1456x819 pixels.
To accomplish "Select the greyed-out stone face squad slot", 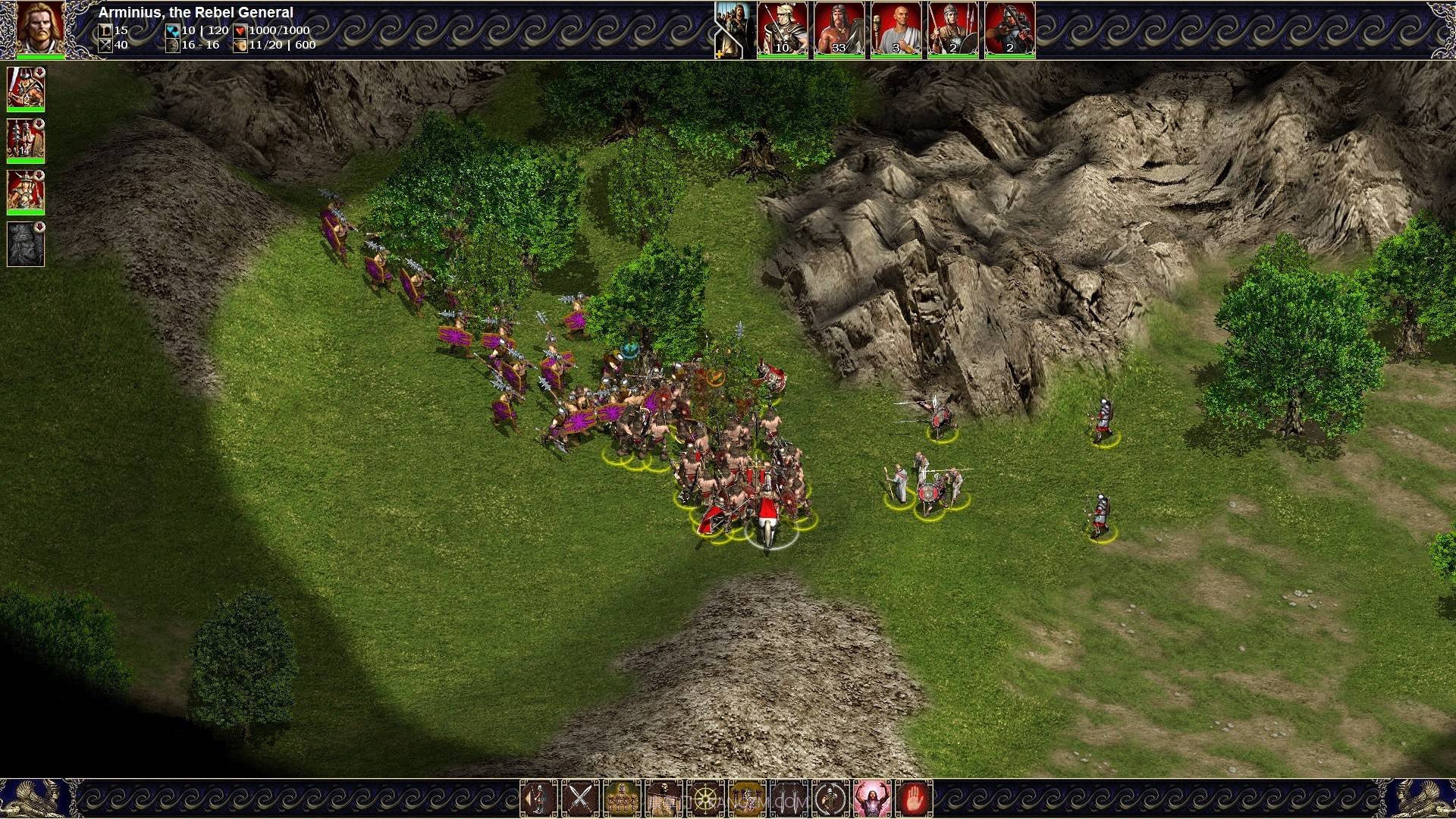I will point(26,243).
